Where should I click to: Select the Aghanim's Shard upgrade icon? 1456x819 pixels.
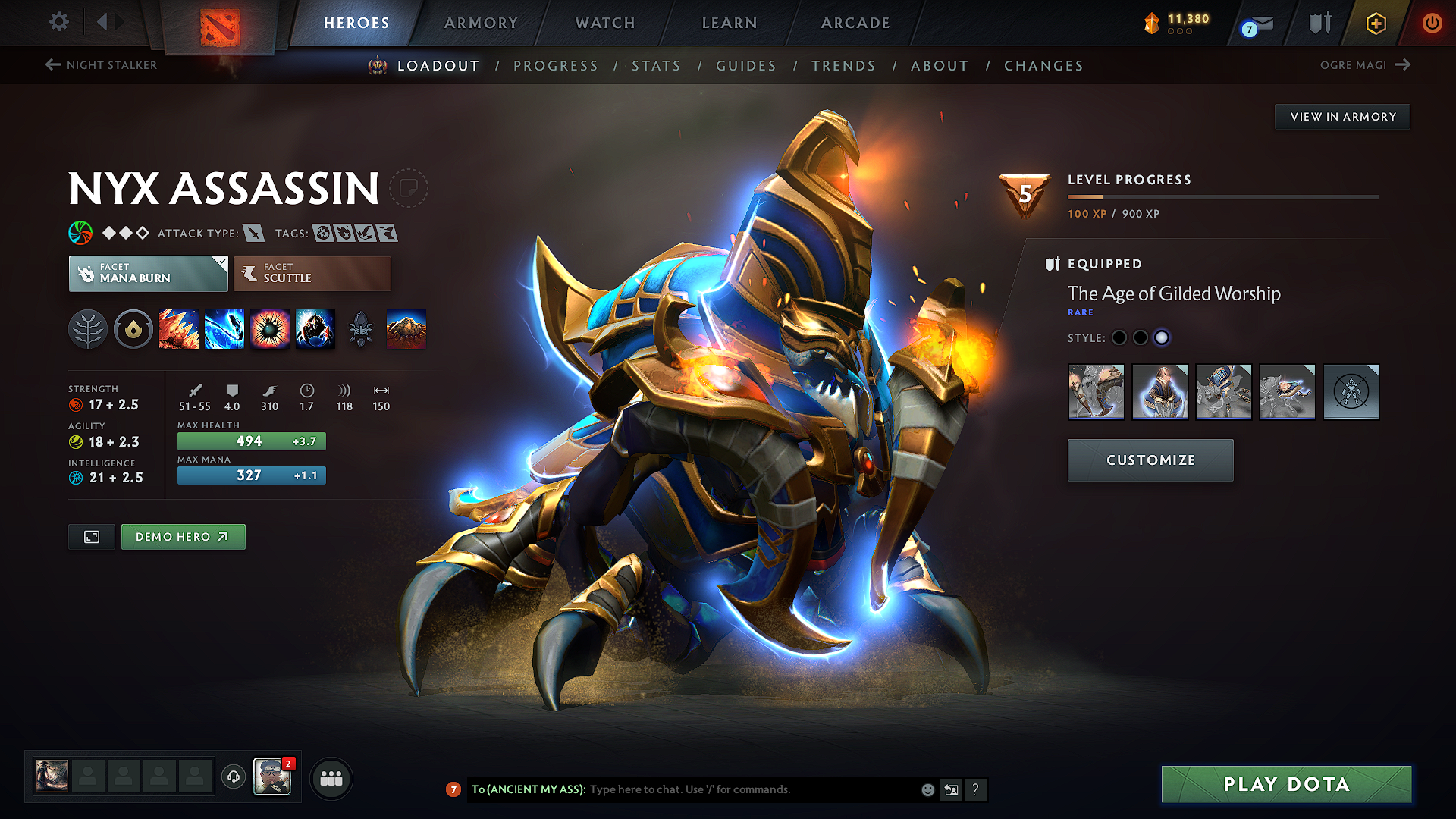coord(361,329)
